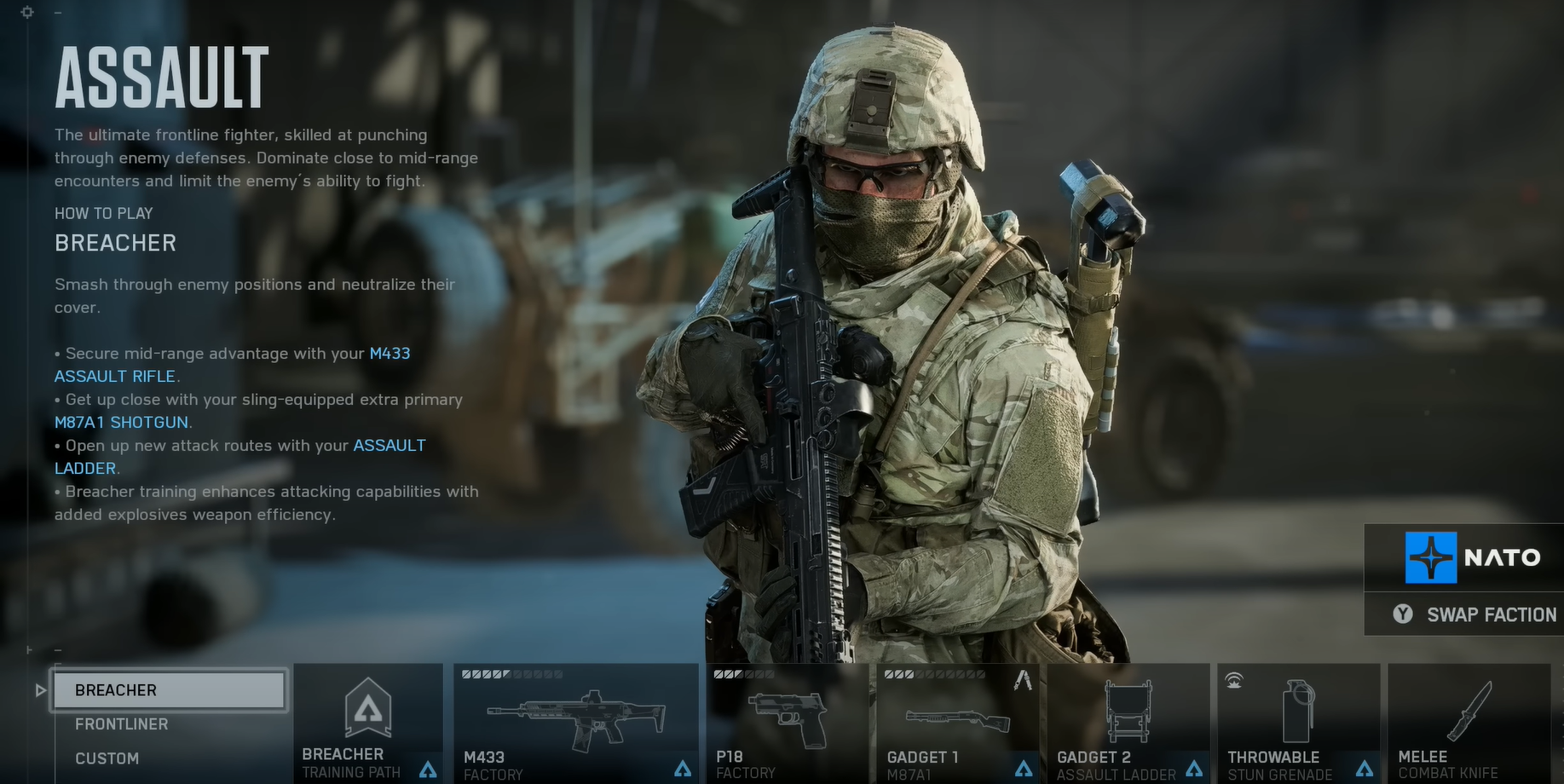Viewport: 1564px width, 784px height.
Task: Select the M433 primary weapon slot
Action: pos(575,723)
